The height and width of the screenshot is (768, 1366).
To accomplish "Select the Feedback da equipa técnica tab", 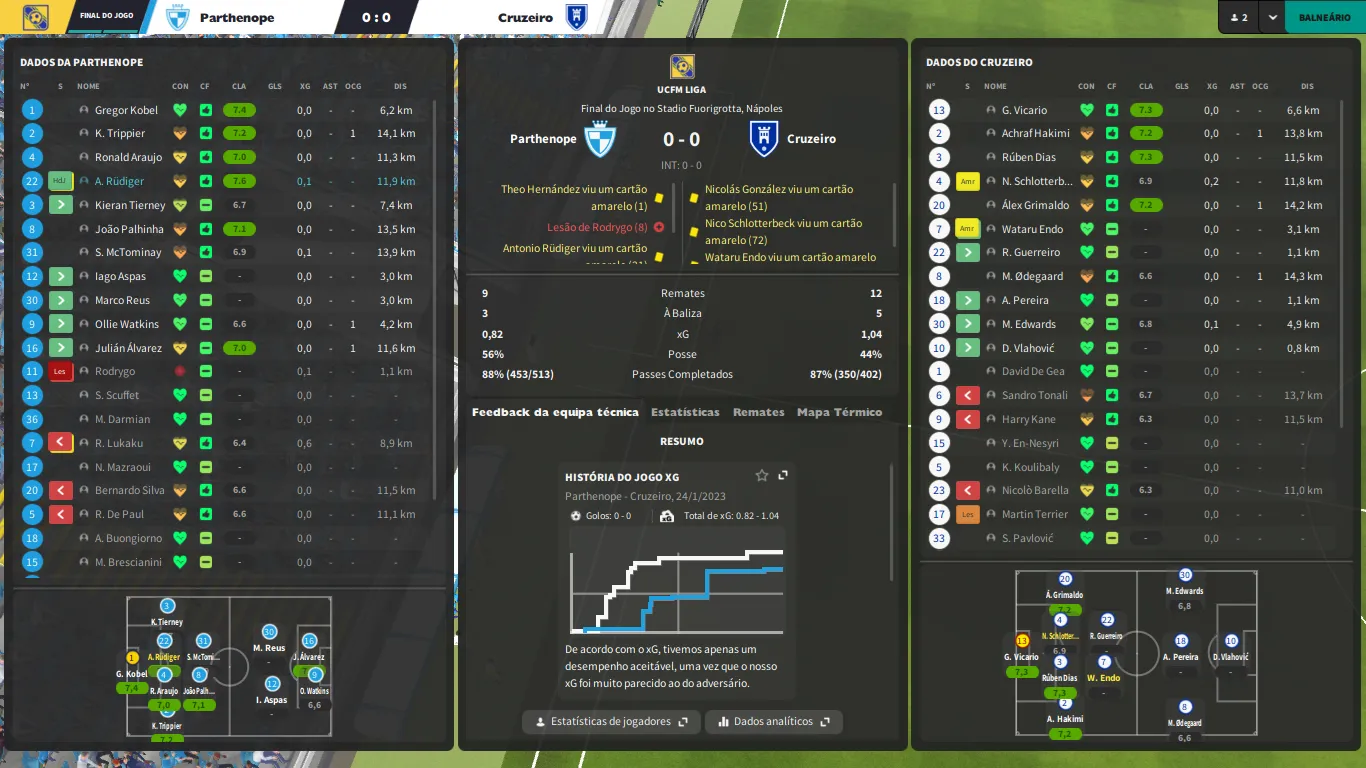I will (x=555, y=412).
